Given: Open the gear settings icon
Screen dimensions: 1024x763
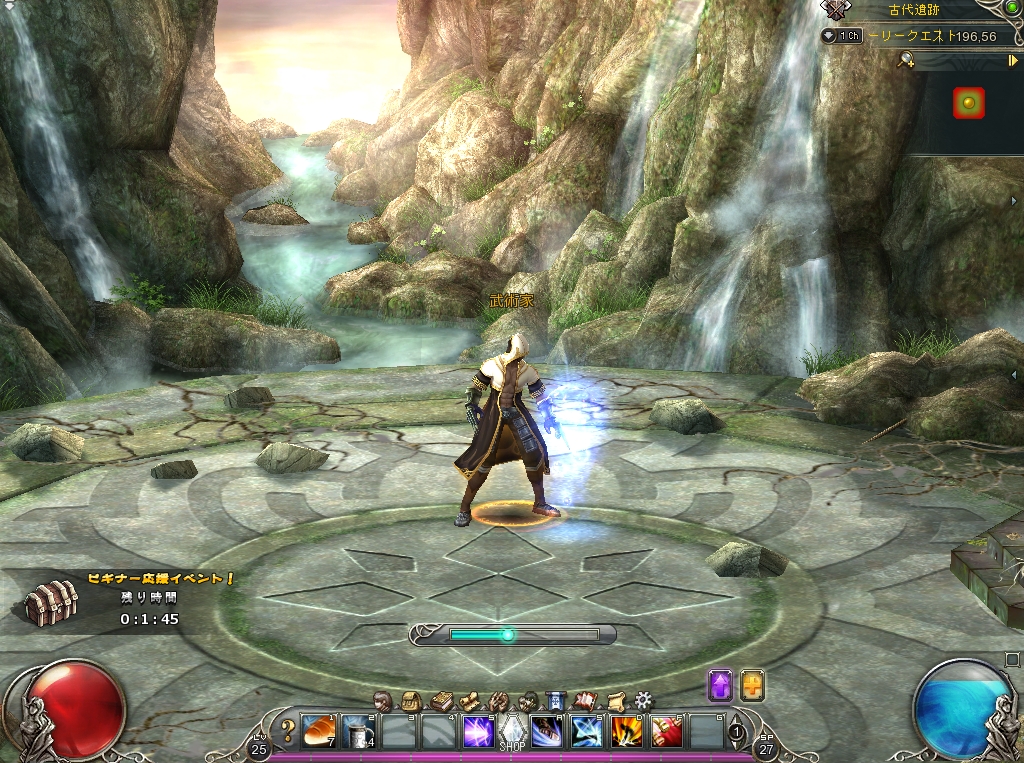Looking at the screenshot, I should [x=643, y=700].
